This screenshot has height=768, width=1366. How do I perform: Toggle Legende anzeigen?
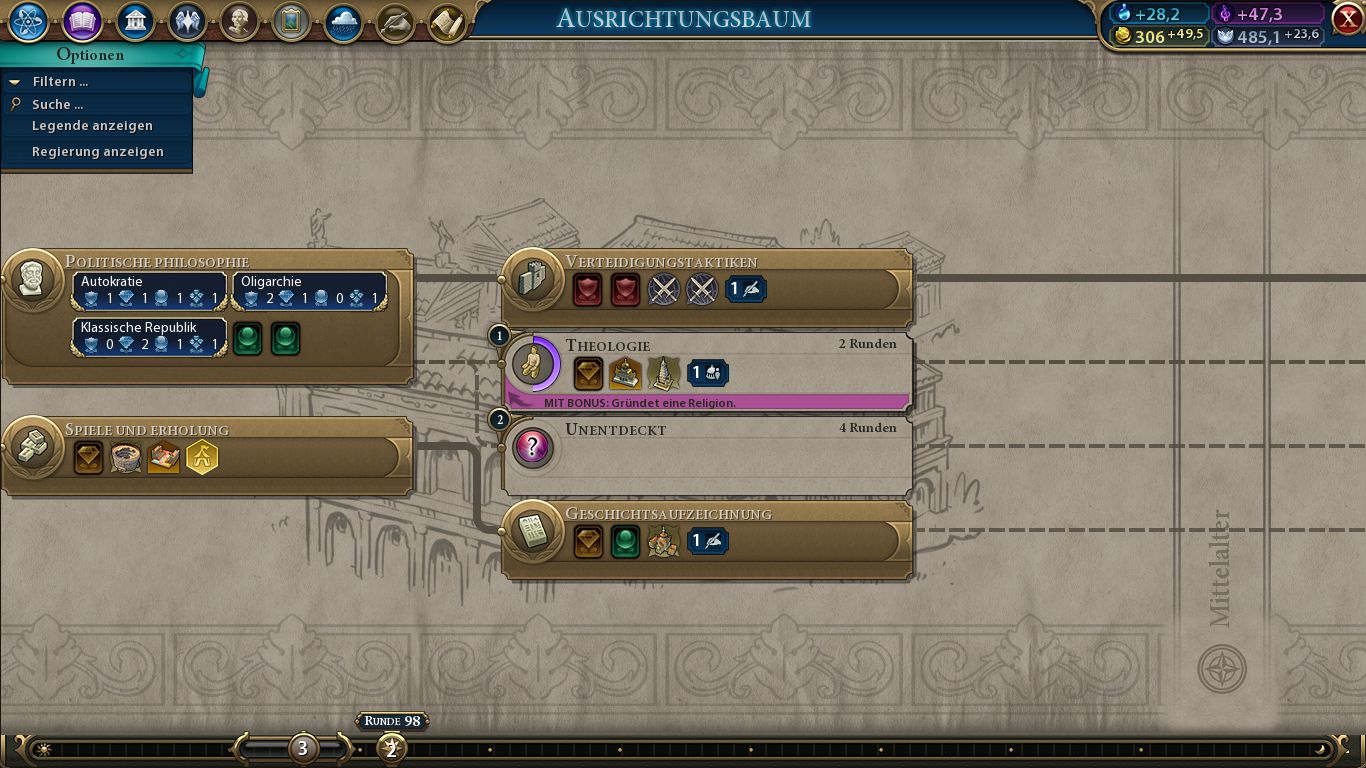point(92,126)
